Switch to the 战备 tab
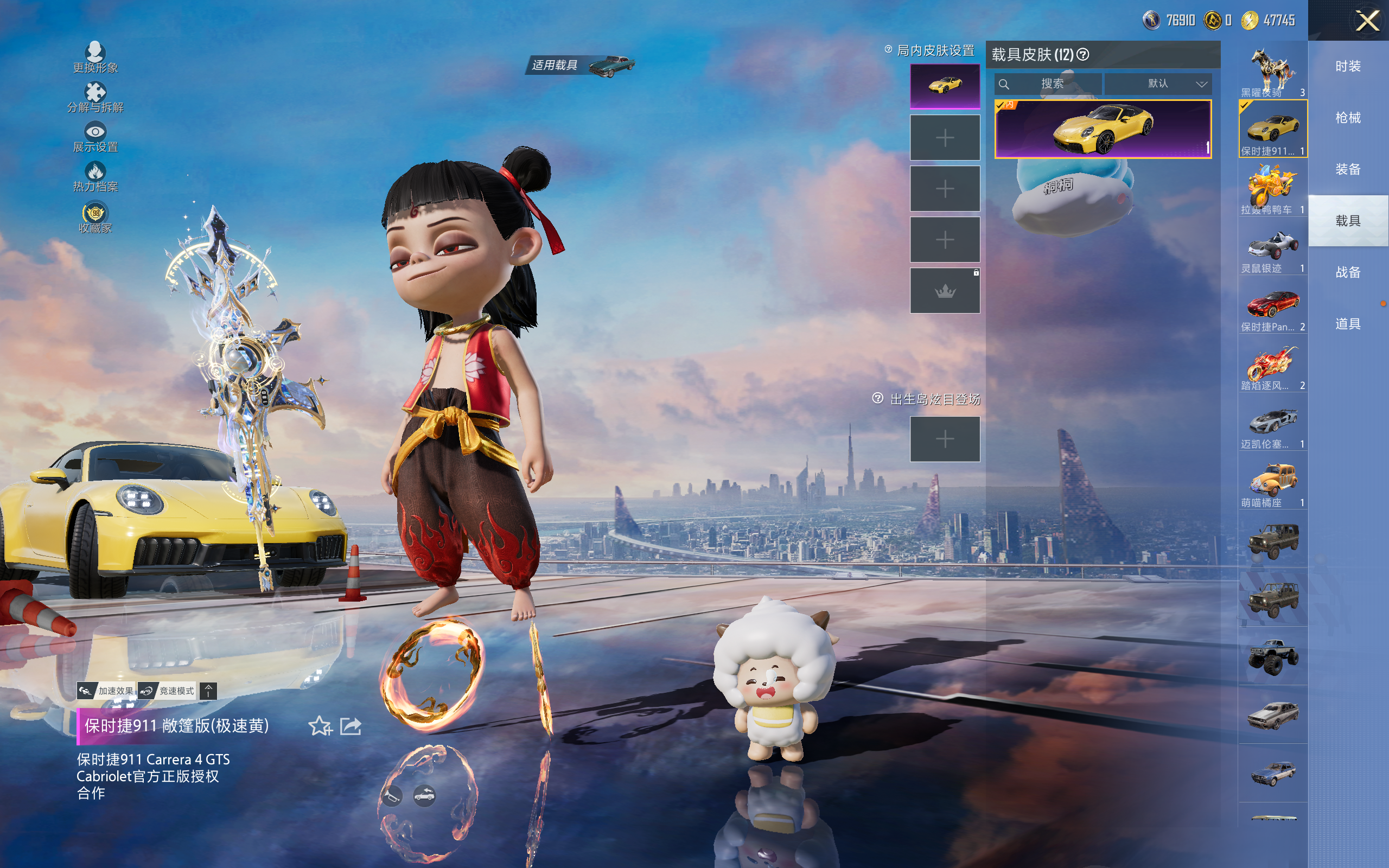Viewport: 1389px width, 868px height. pos(1348,273)
